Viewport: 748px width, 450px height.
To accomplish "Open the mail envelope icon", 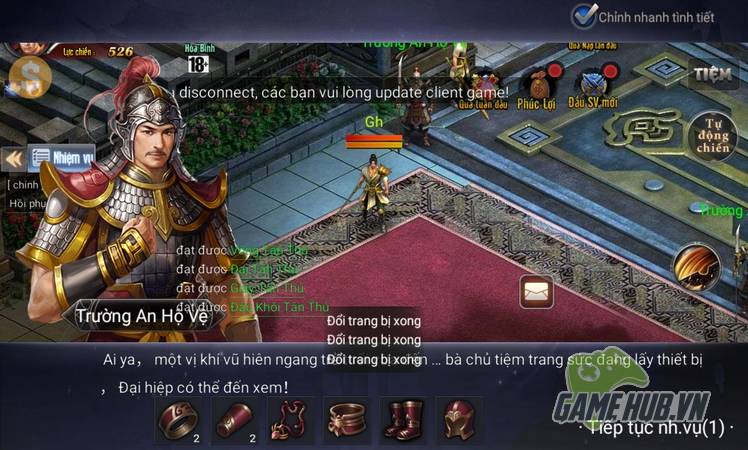I will (x=537, y=290).
